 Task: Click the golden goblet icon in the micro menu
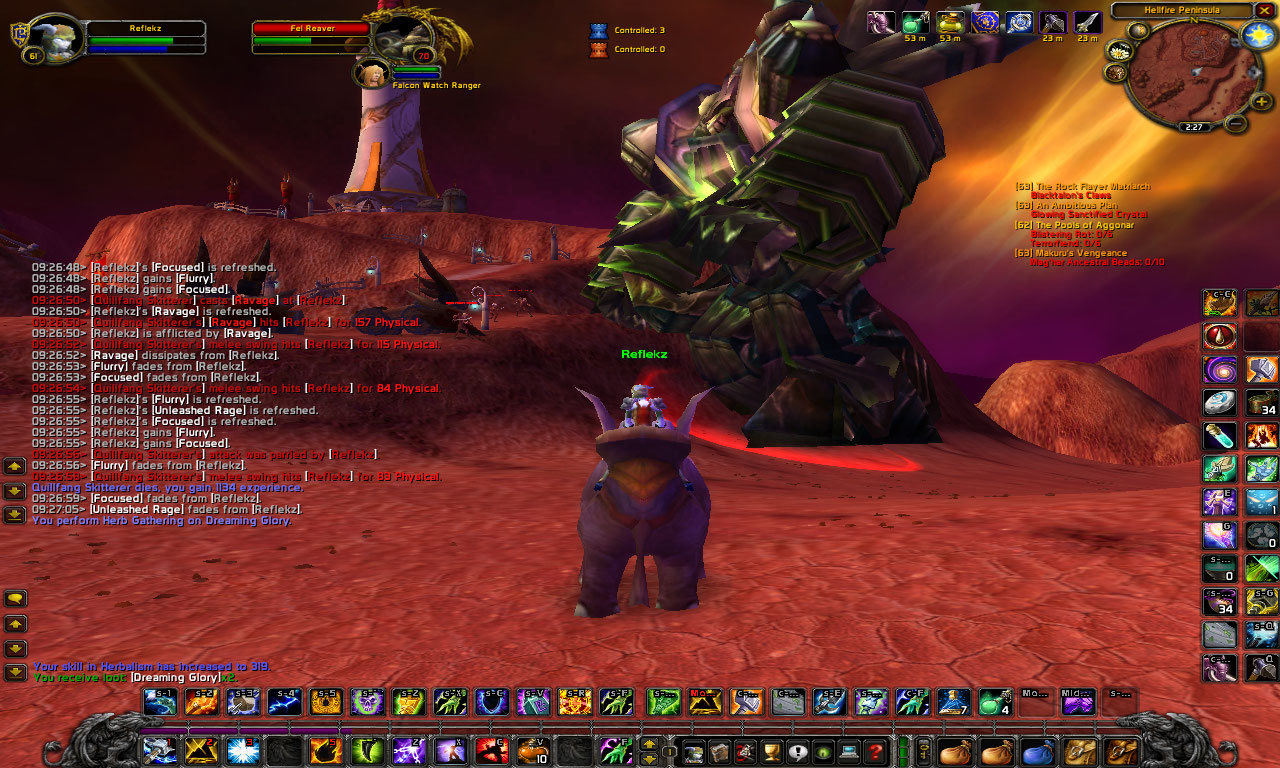click(x=772, y=751)
